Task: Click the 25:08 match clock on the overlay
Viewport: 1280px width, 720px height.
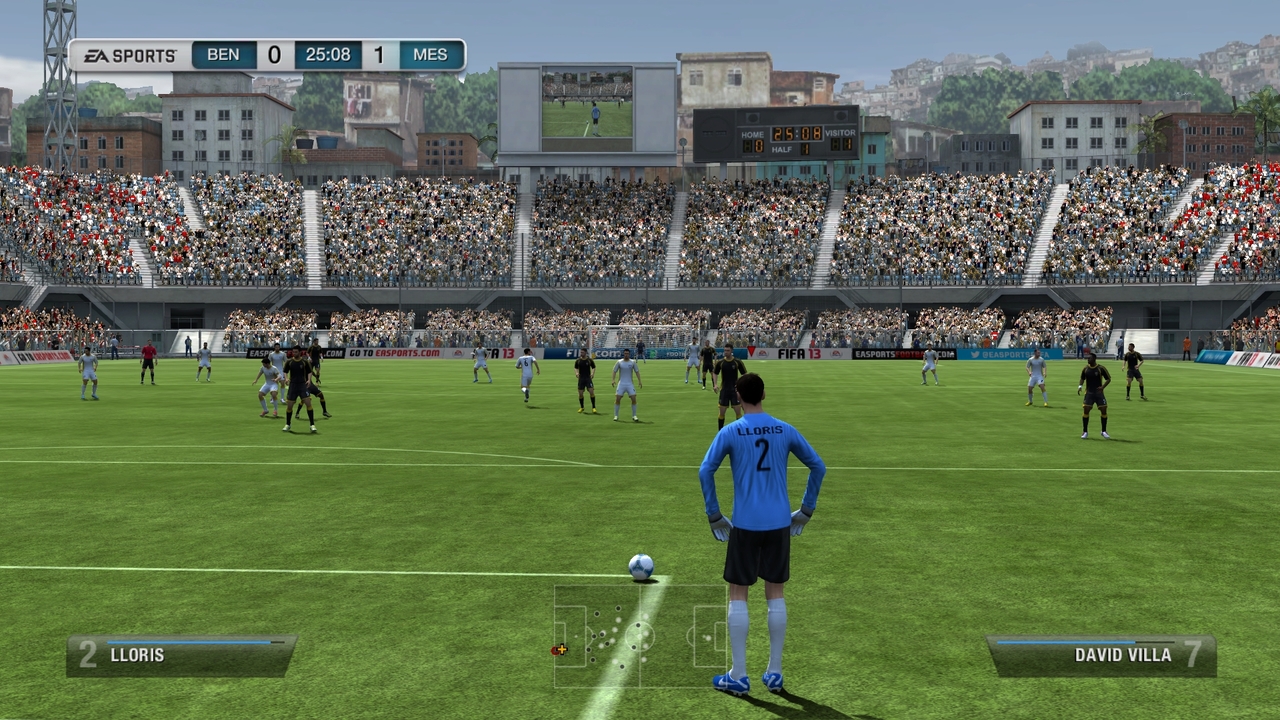Action: click(329, 55)
